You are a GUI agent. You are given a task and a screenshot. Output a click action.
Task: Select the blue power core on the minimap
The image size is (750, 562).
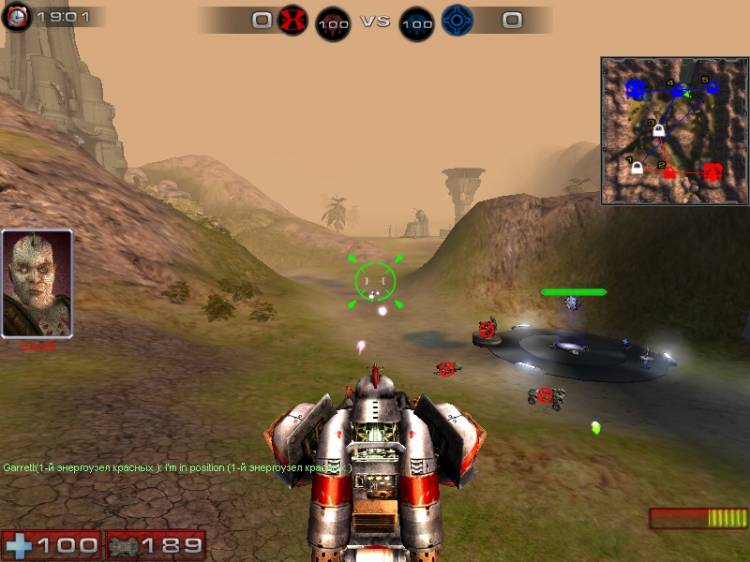[635, 90]
